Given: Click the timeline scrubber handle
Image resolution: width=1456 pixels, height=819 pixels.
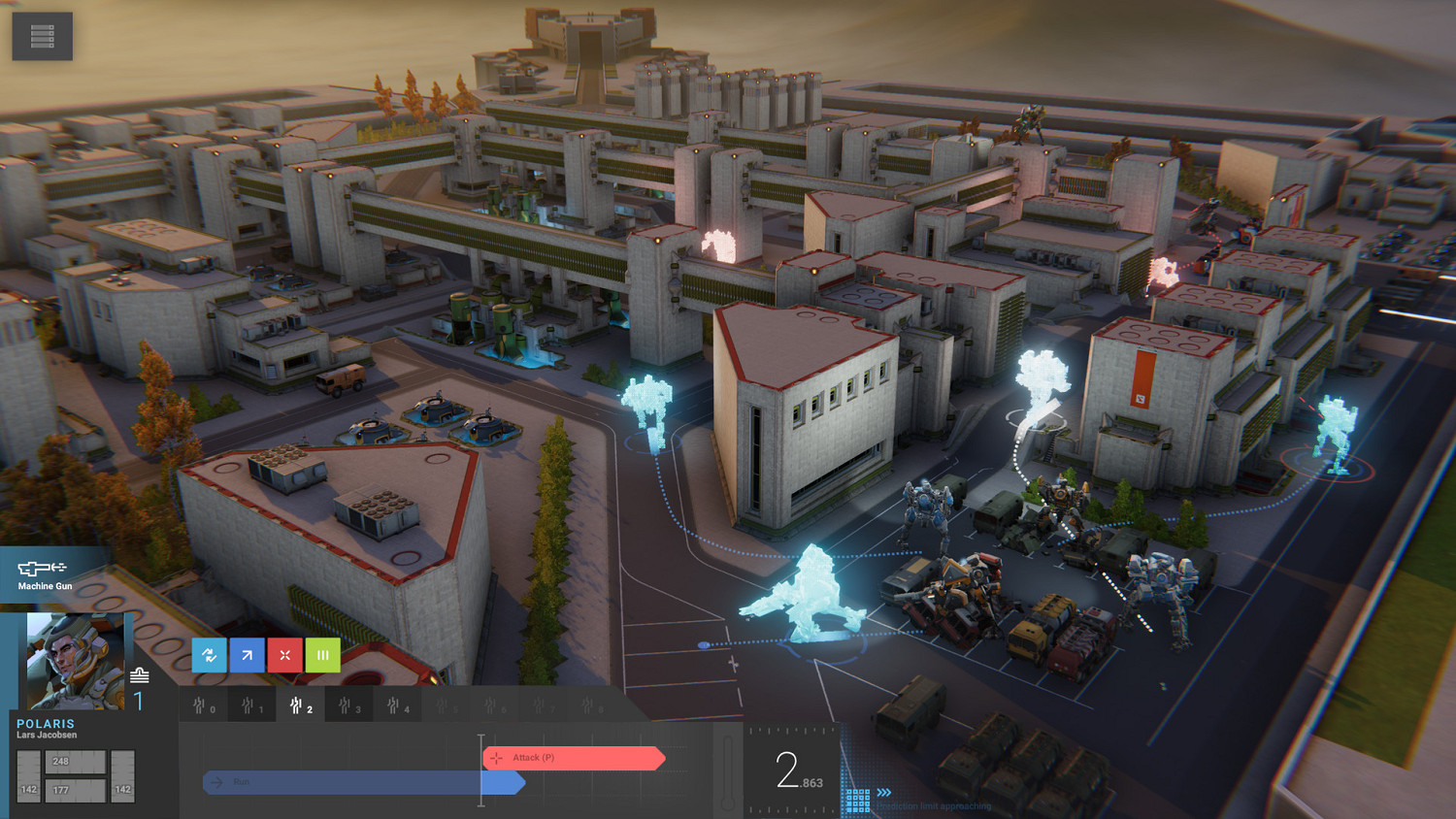Looking at the screenshot, I should (x=480, y=770).
